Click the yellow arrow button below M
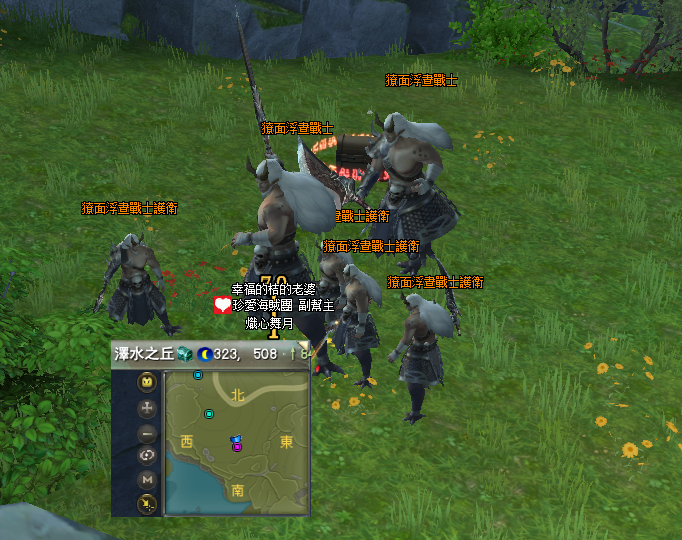This screenshot has height=540, width=682. tap(147, 503)
